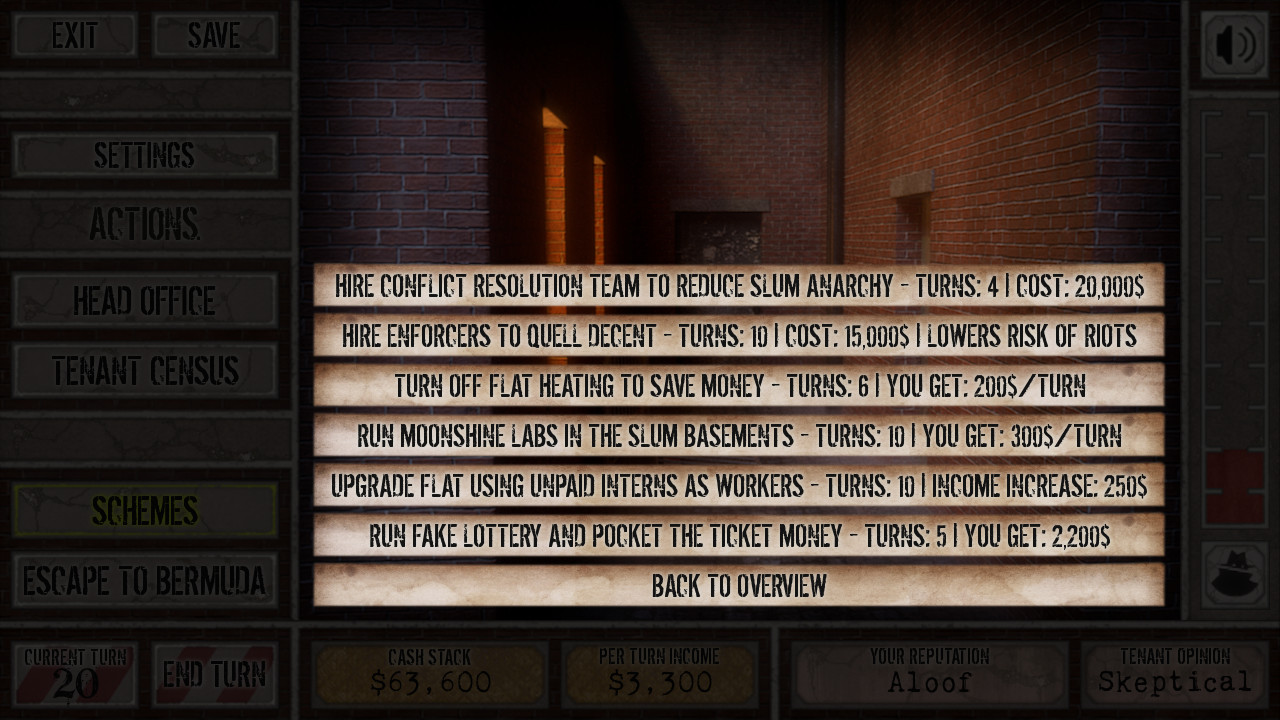Upgrade flat using unpaid interns
The width and height of the screenshot is (1280, 720).
[x=739, y=485]
